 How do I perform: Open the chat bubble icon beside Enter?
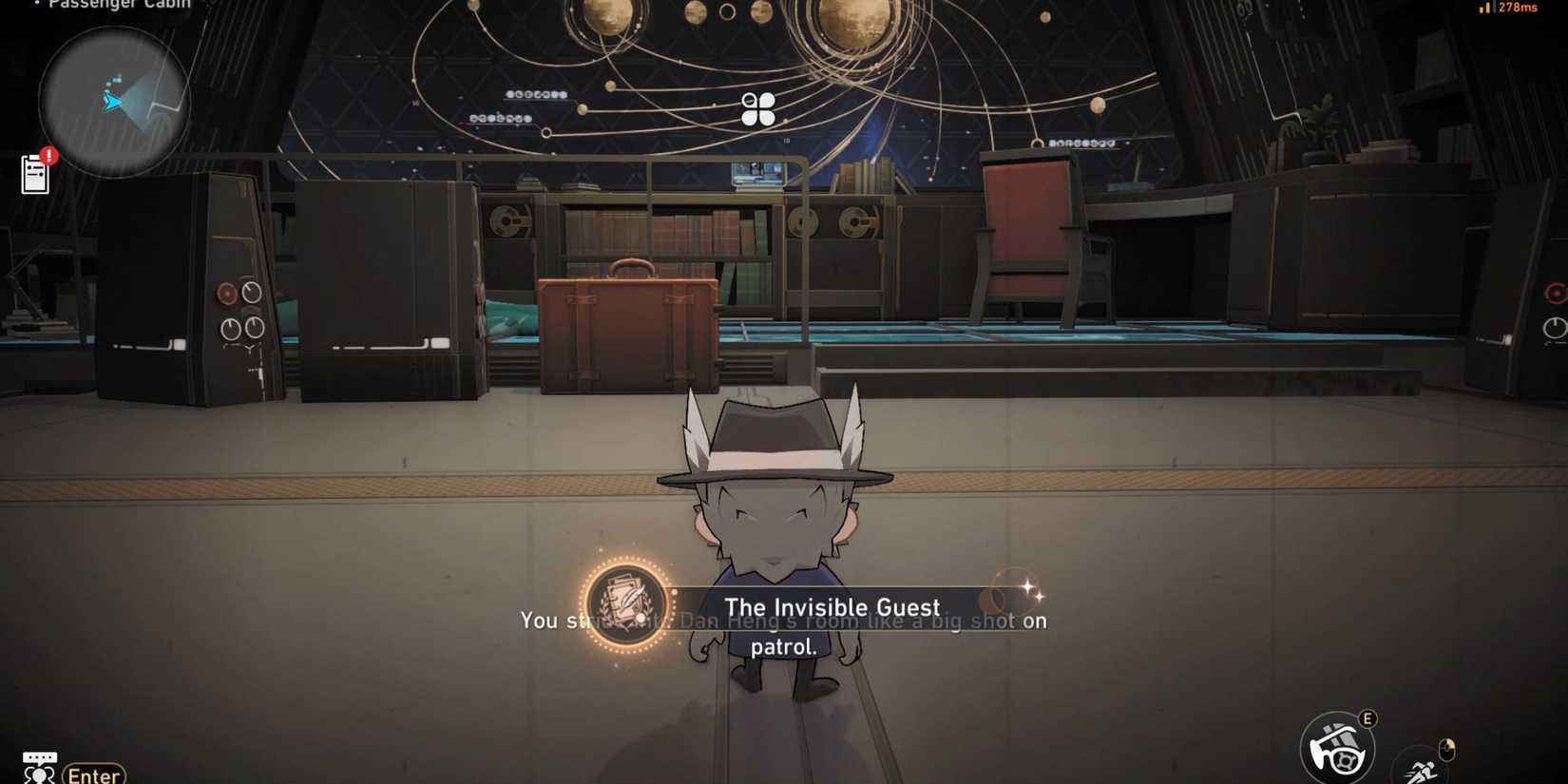click(40, 765)
